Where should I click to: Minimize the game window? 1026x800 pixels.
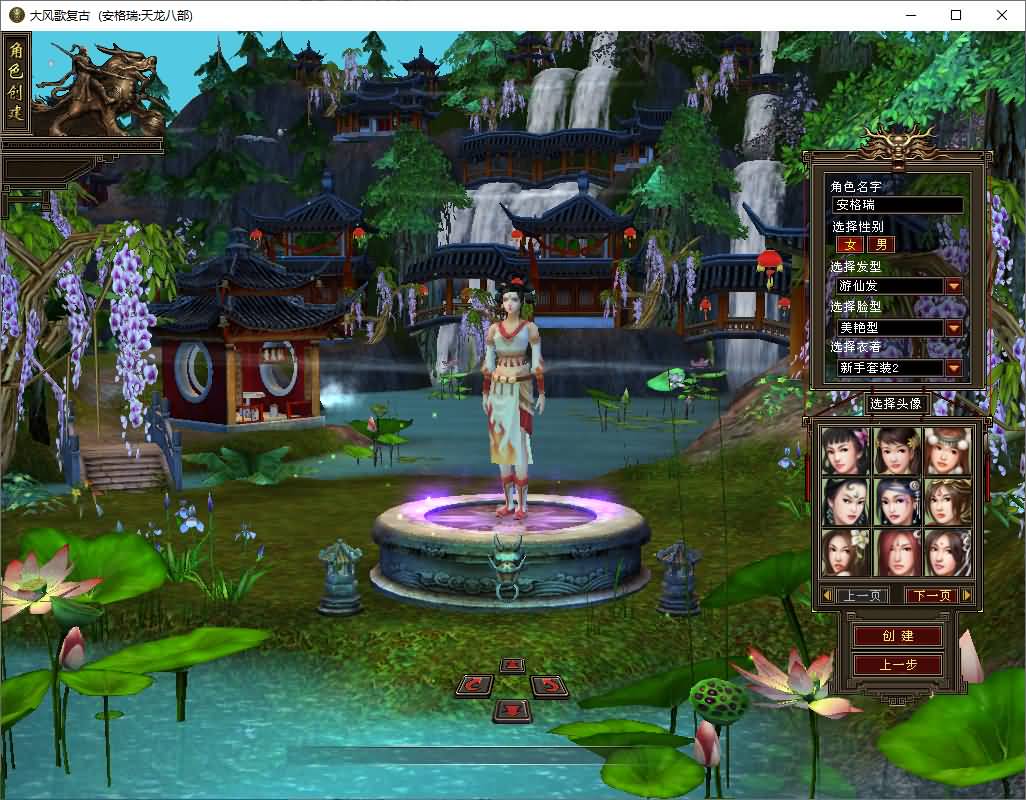point(910,15)
